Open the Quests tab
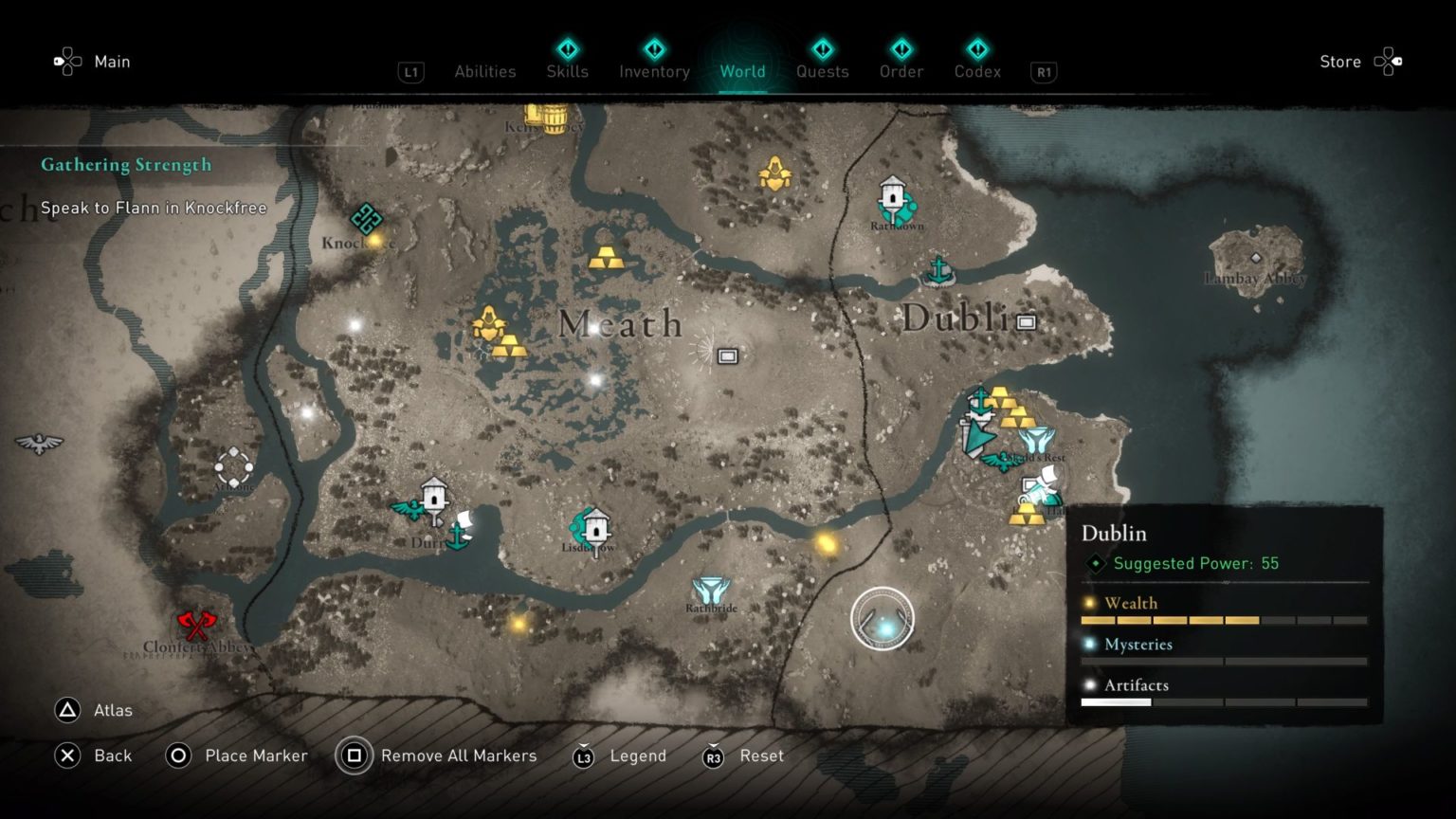 (x=822, y=71)
